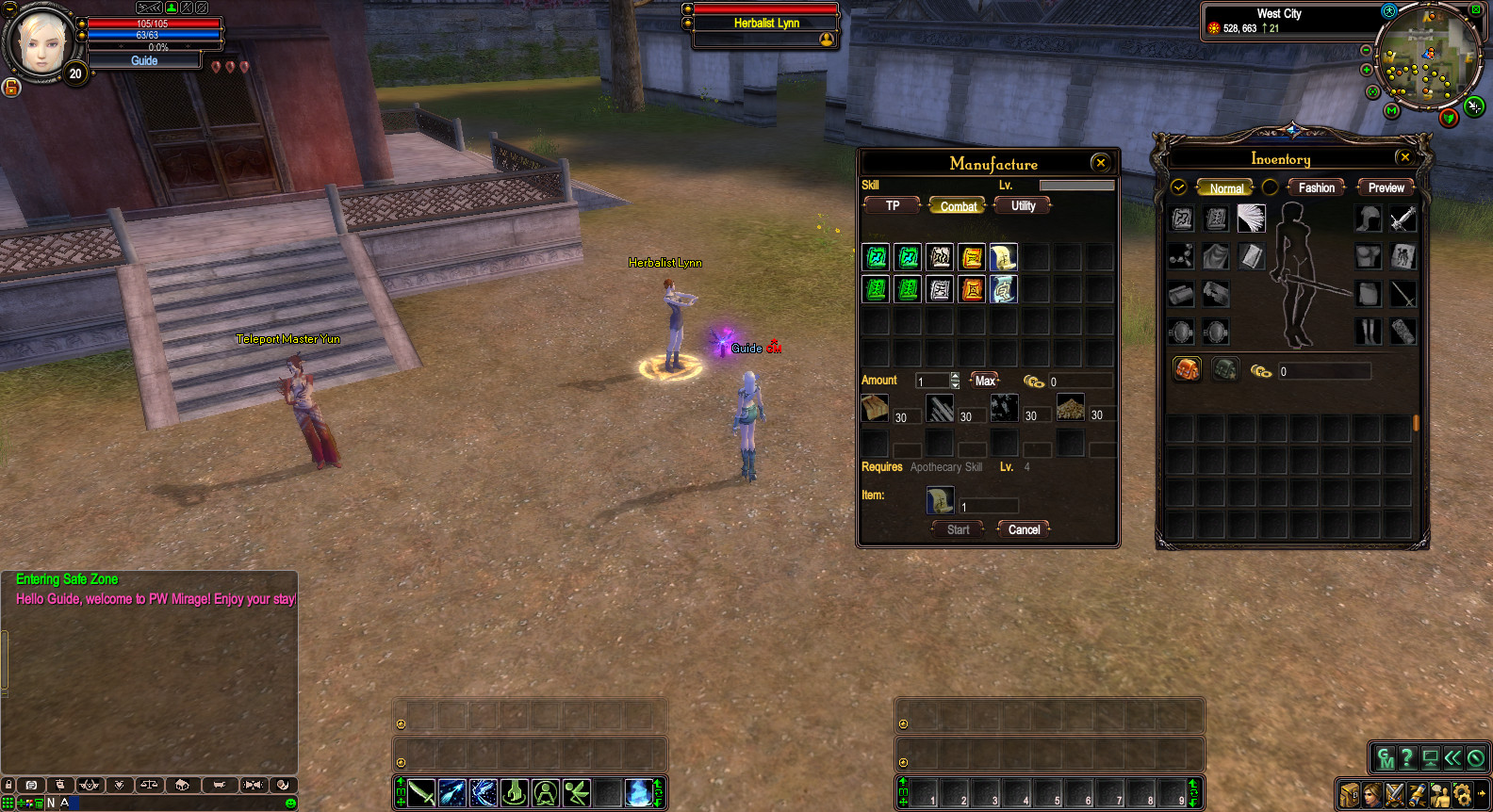Select the orange backpack inventory bag
The width and height of the screenshot is (1493, 812).
(x=1187, y=369)
